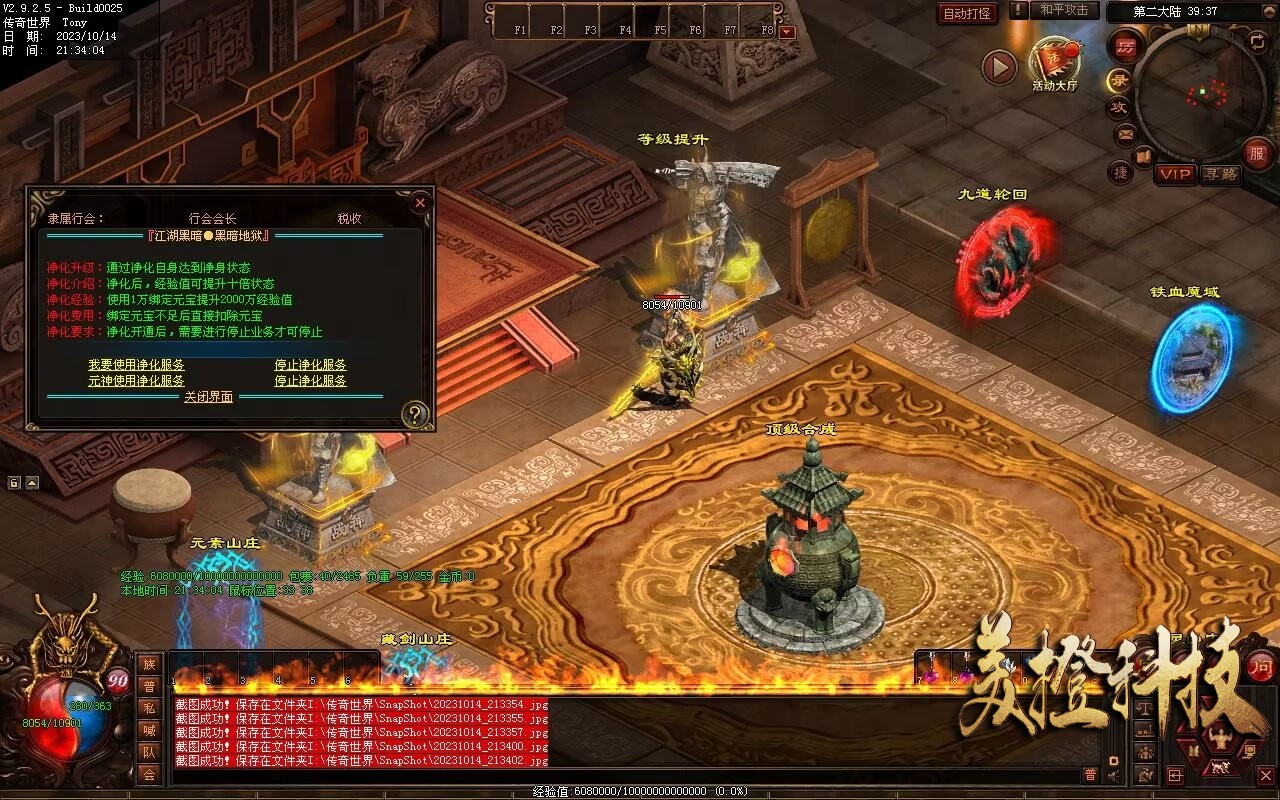The image size is (1280, 800).
Task: Open the '活动大厅' event hall icon
Action: point(1055,60)
